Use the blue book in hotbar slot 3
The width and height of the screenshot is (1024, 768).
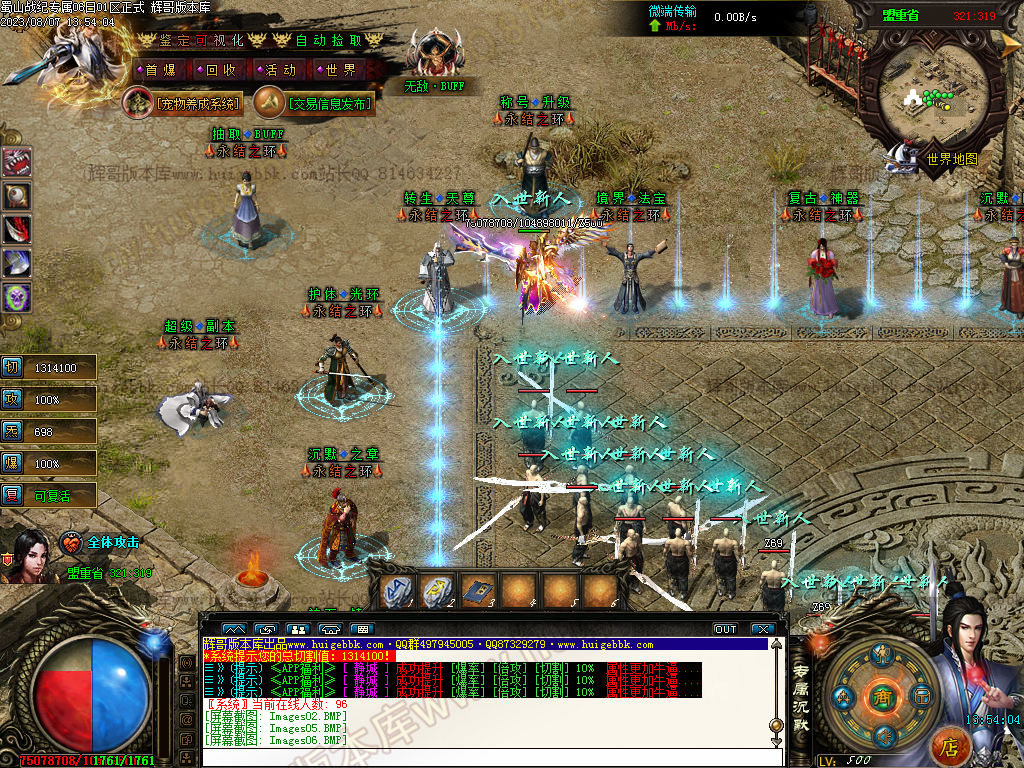pyautogui.click(x=477, y=591)
